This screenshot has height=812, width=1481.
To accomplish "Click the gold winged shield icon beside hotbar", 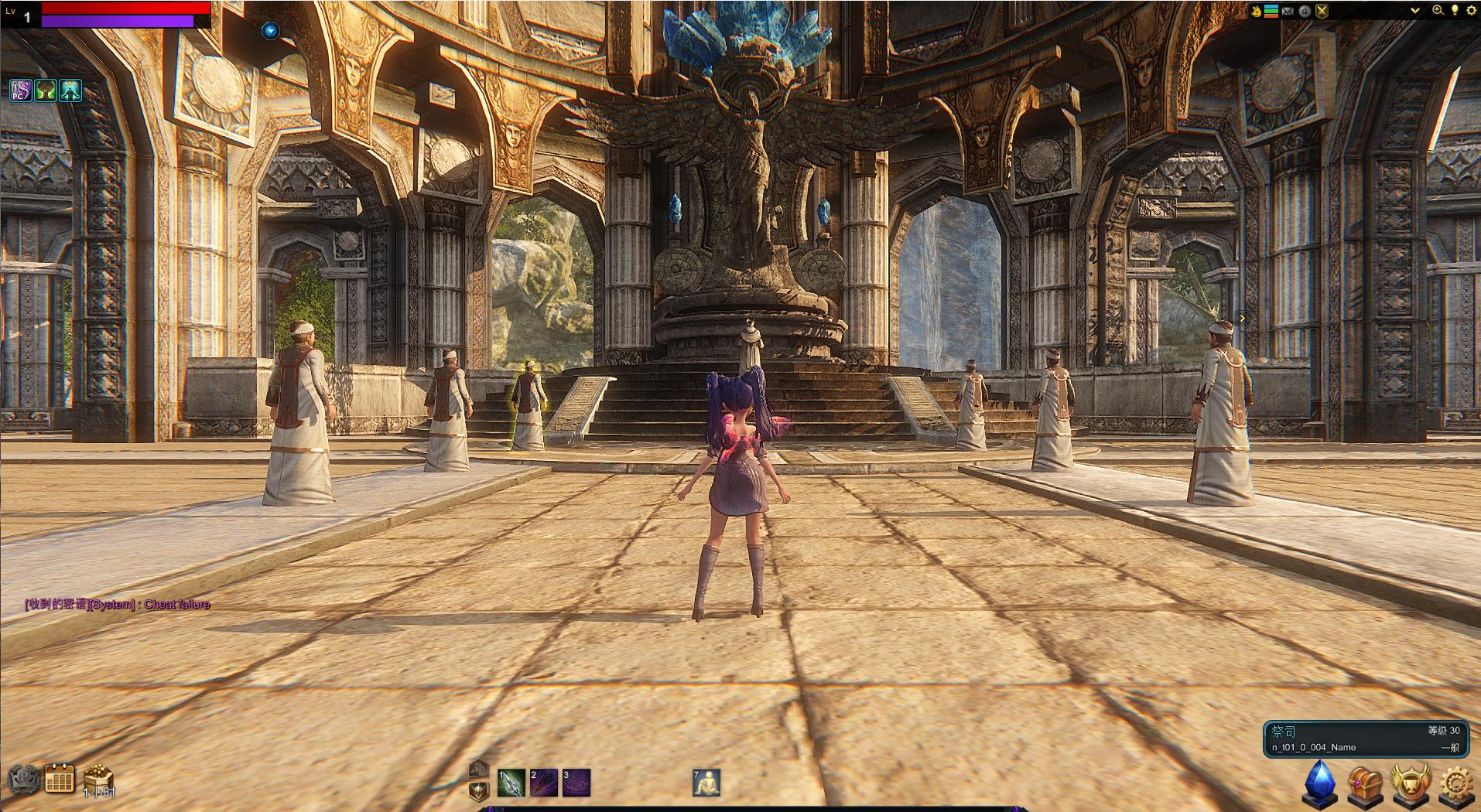I will 479,790.
